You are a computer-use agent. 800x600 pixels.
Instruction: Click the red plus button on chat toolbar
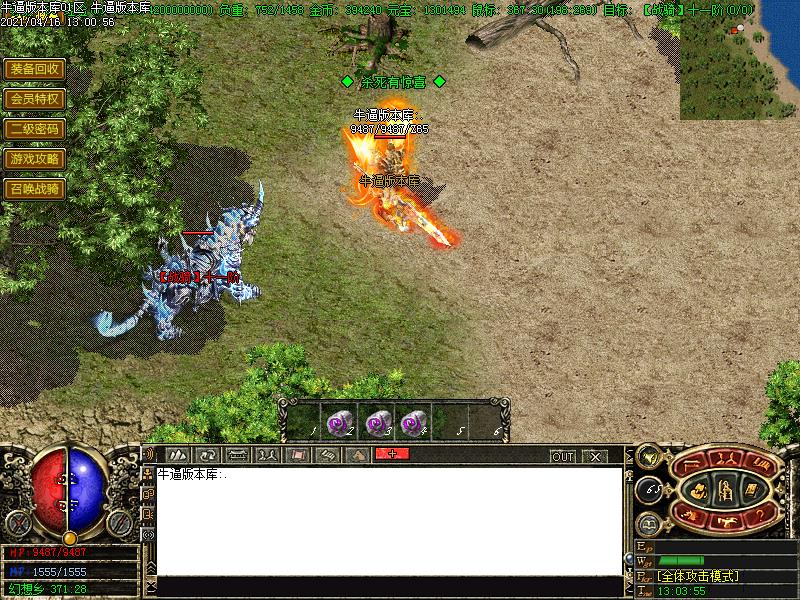pos(392,455)
